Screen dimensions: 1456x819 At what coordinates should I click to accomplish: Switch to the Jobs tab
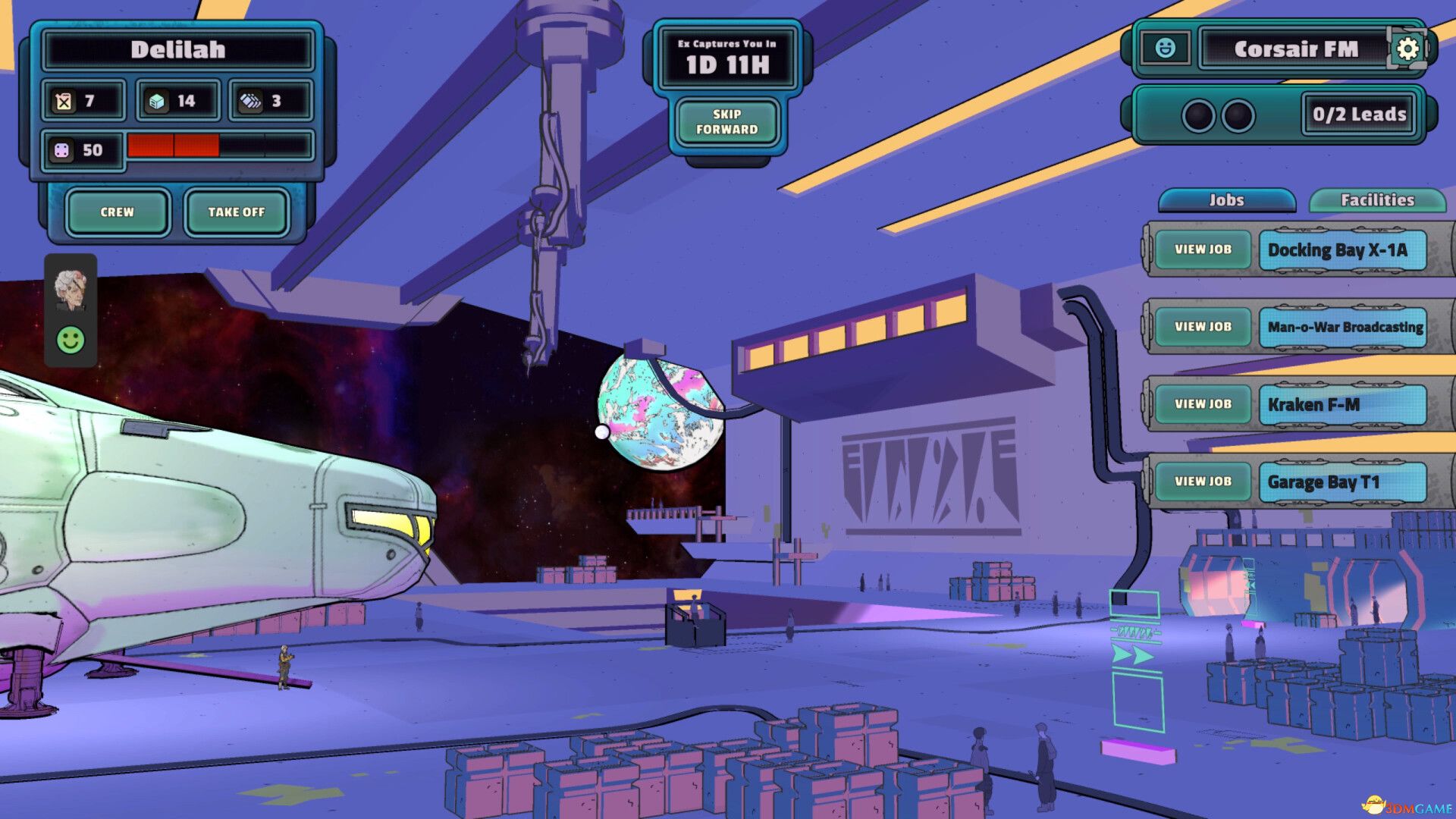[x=1226, y=200]
